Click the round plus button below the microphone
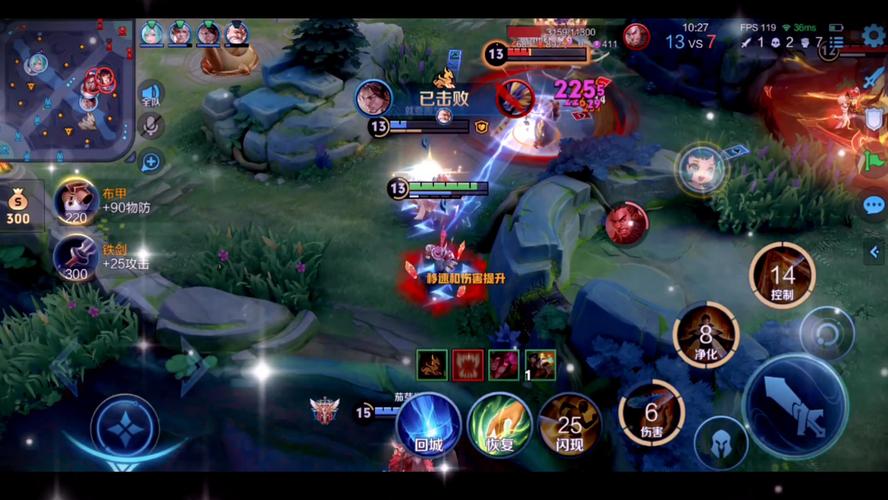The width and height of the screenshot is (888, 500). tap(151, 161)
